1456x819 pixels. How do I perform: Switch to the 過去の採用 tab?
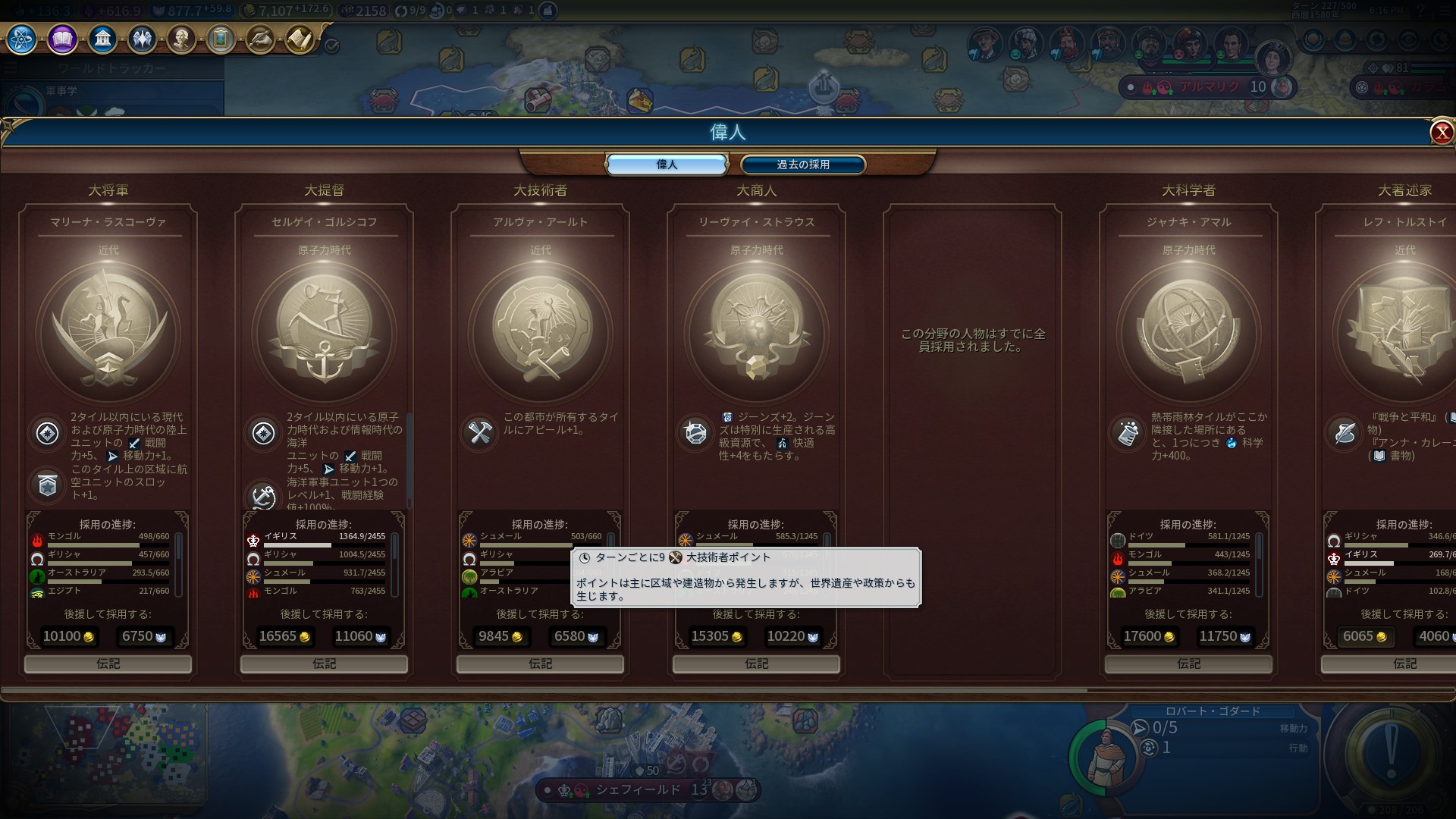pos(802,165)
